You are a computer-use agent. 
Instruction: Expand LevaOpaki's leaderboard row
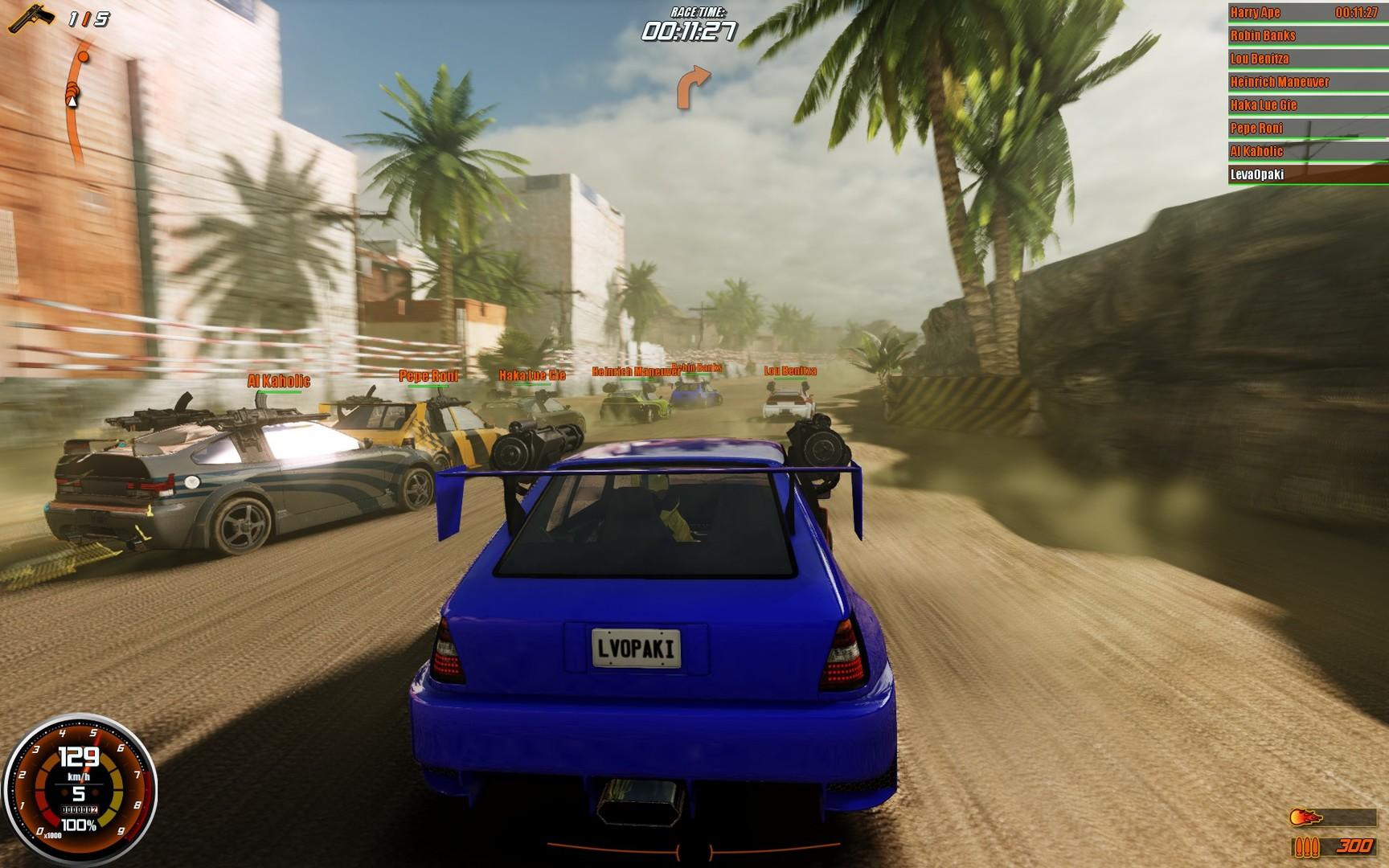(x=1258, y=172)
